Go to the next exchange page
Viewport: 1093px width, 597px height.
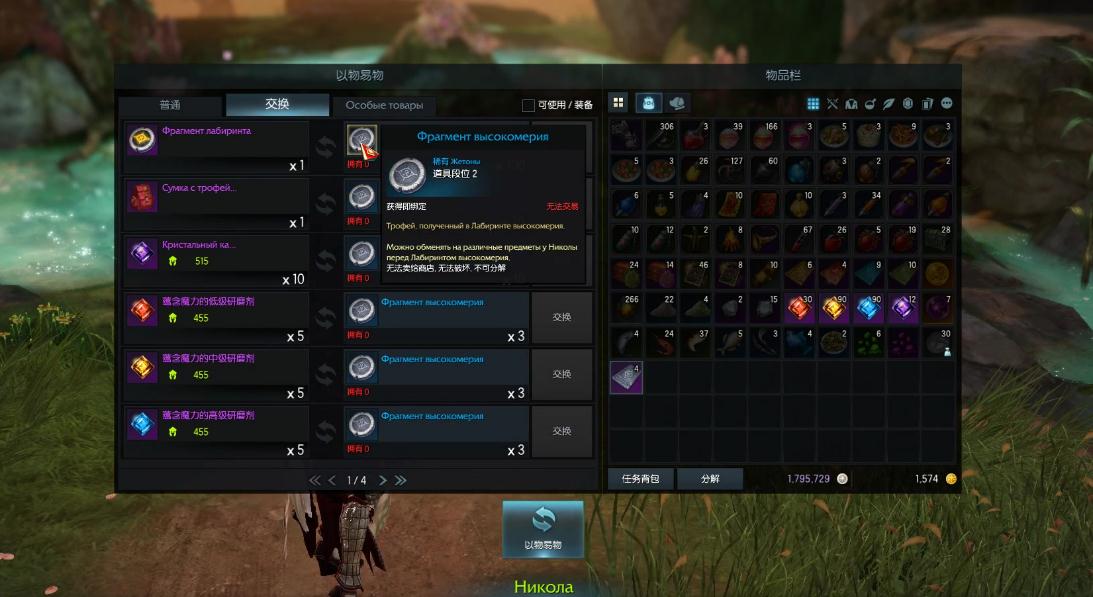tap(383, 481)
